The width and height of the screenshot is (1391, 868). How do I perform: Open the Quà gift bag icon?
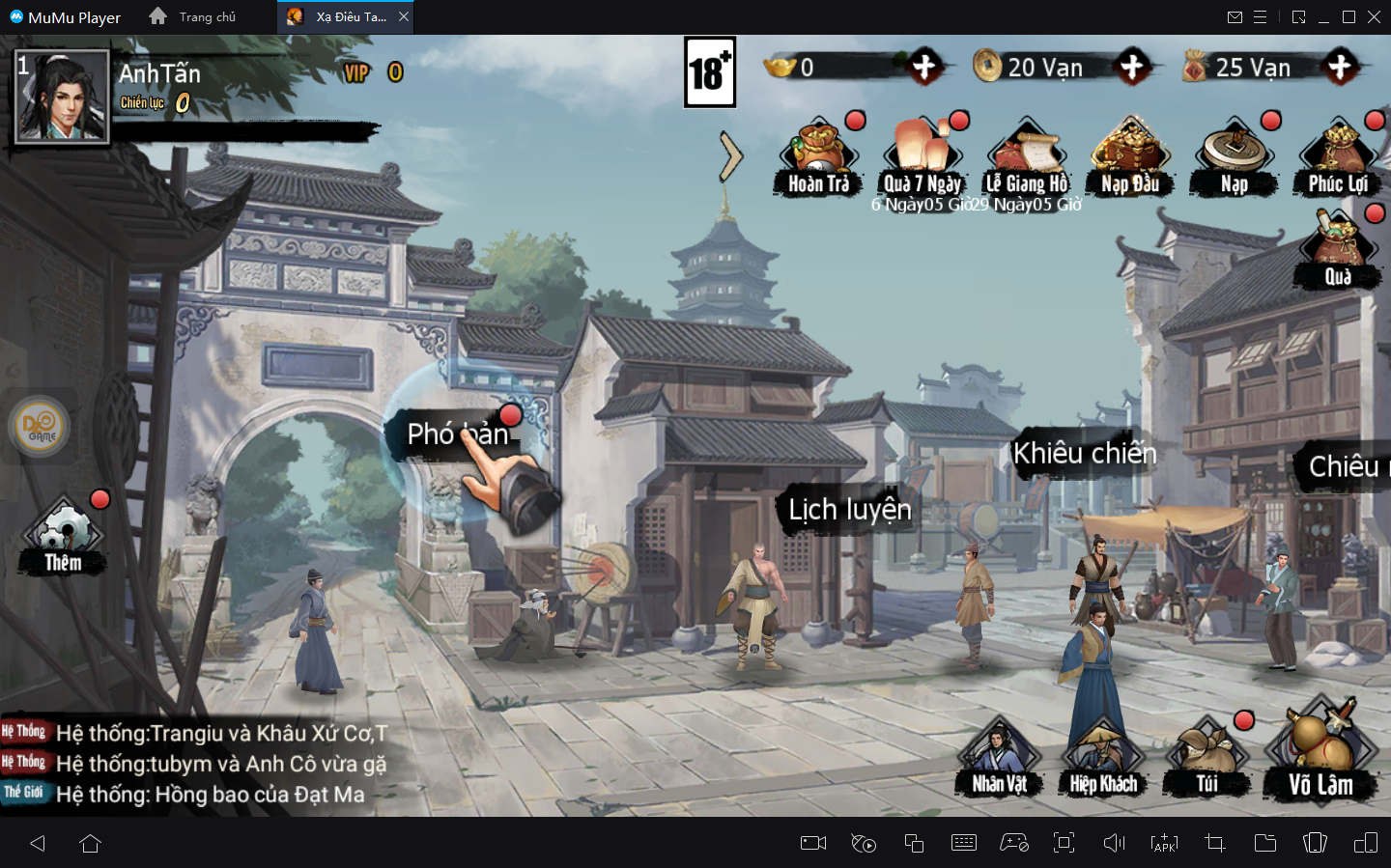point(1338,249)
